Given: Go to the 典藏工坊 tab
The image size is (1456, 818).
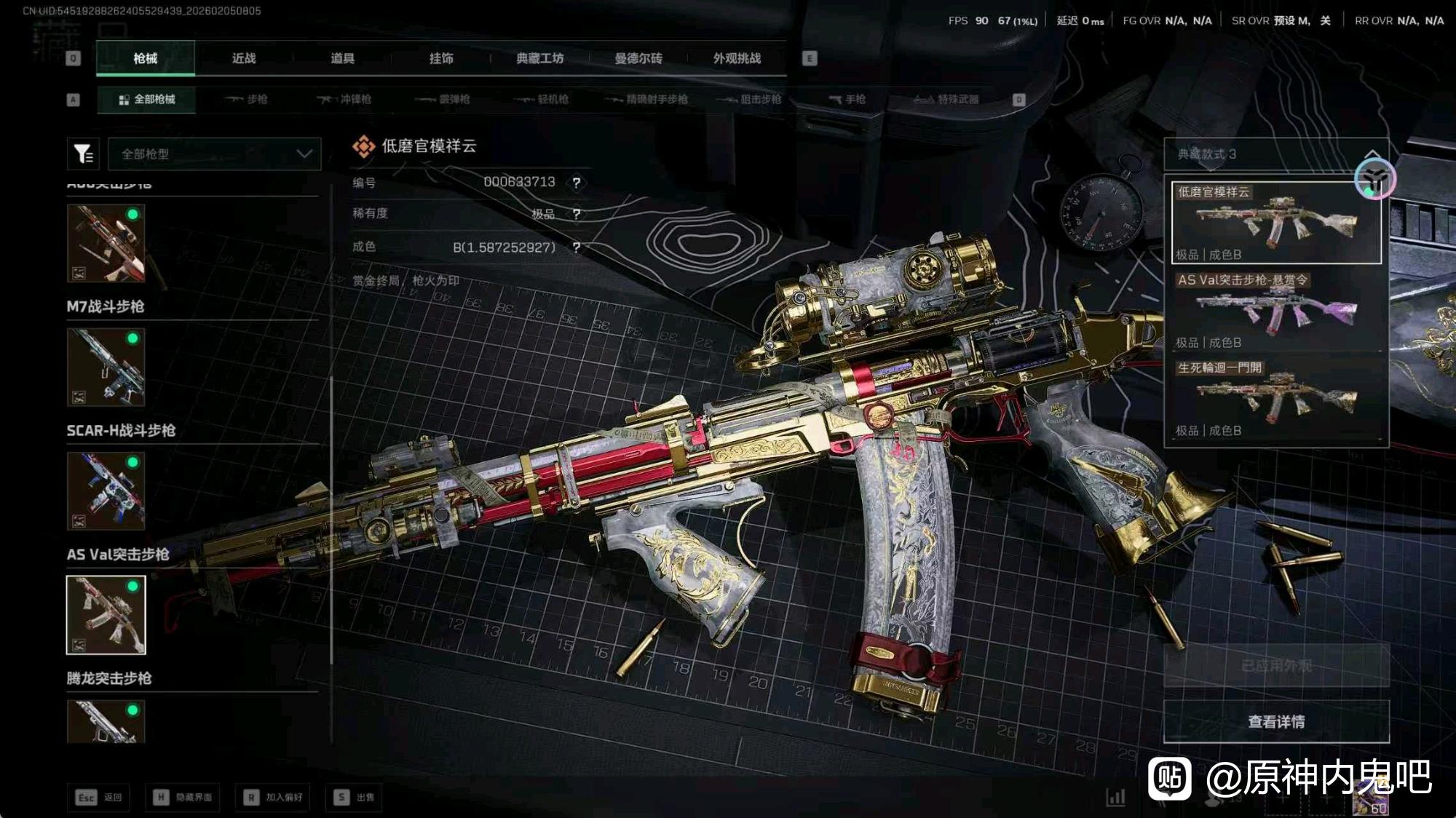Looking at the screenshot, I should pyautogui.click(x=539, y=58).
